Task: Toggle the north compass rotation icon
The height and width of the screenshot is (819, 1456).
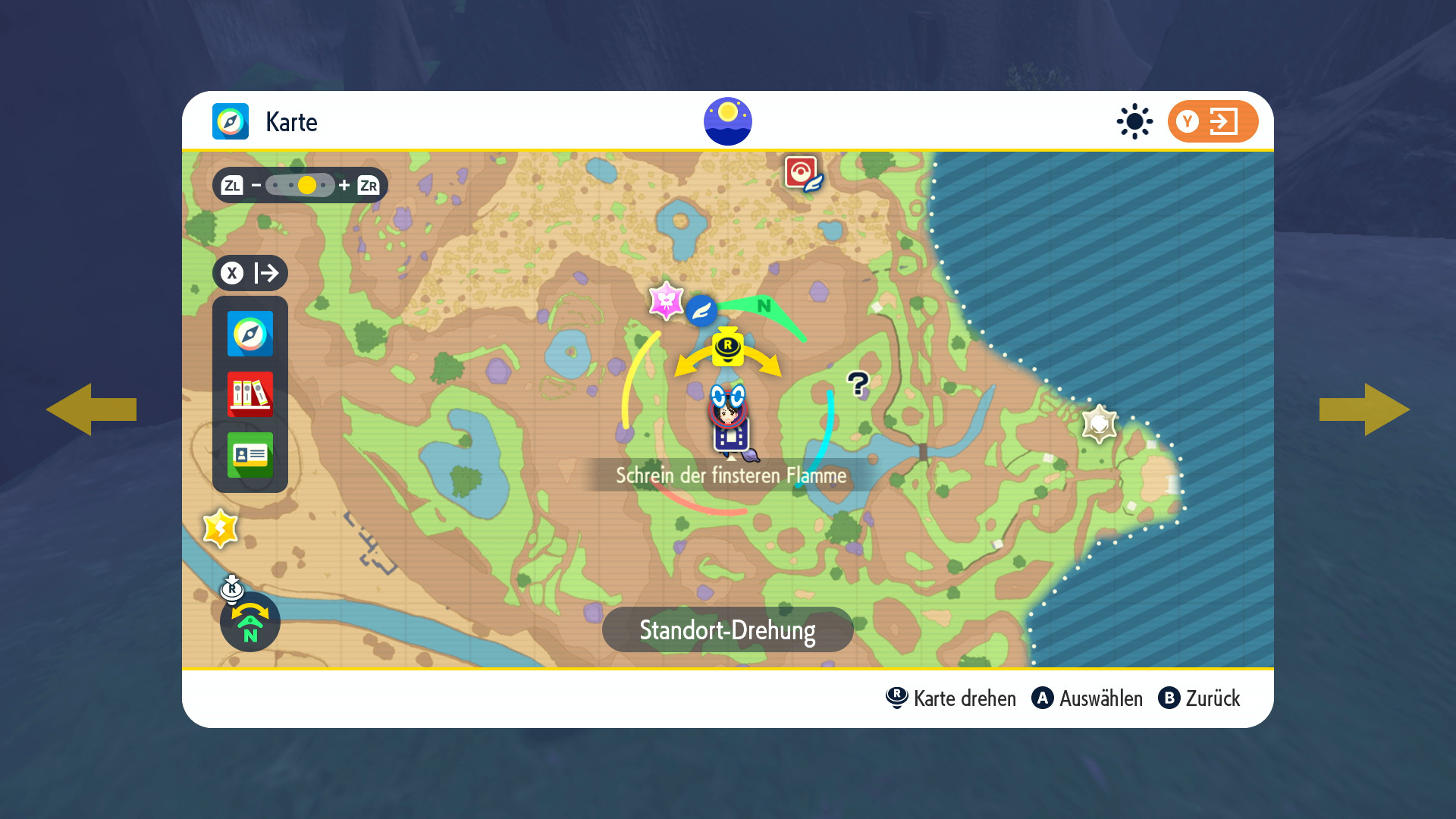Action: click(250, 622)
